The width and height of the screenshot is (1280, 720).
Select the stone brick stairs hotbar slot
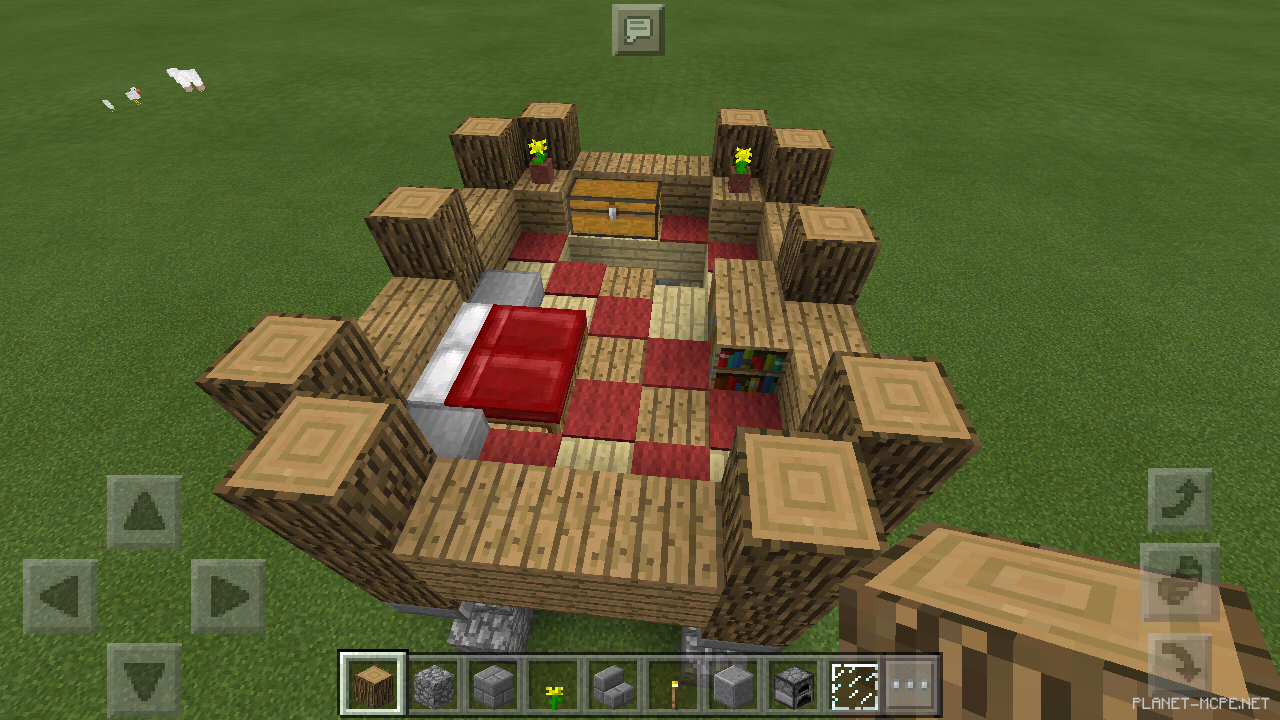(614, 685)
